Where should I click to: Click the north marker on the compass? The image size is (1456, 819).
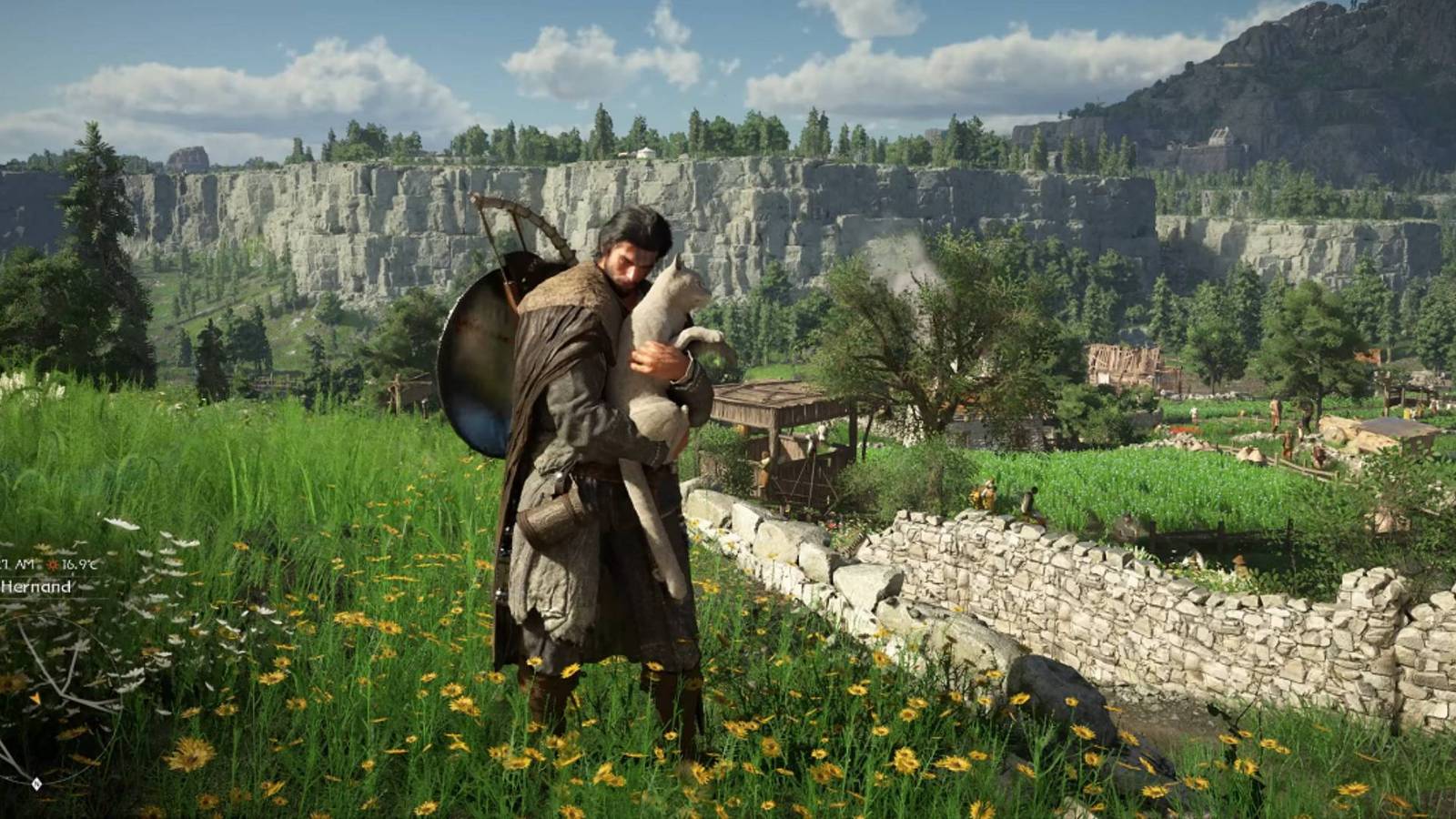pos(37,784)
